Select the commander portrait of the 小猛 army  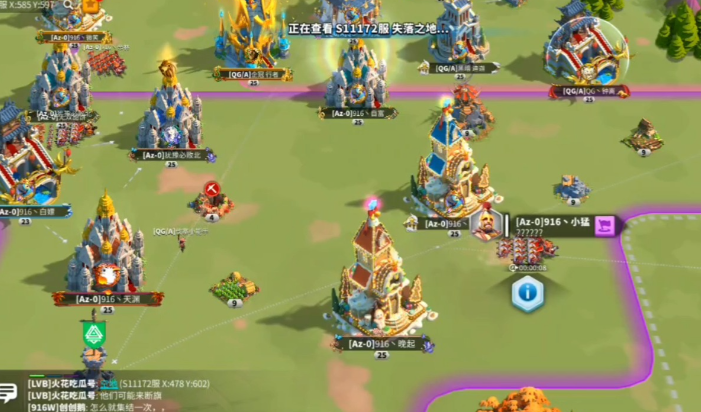[x=484, y=226]
